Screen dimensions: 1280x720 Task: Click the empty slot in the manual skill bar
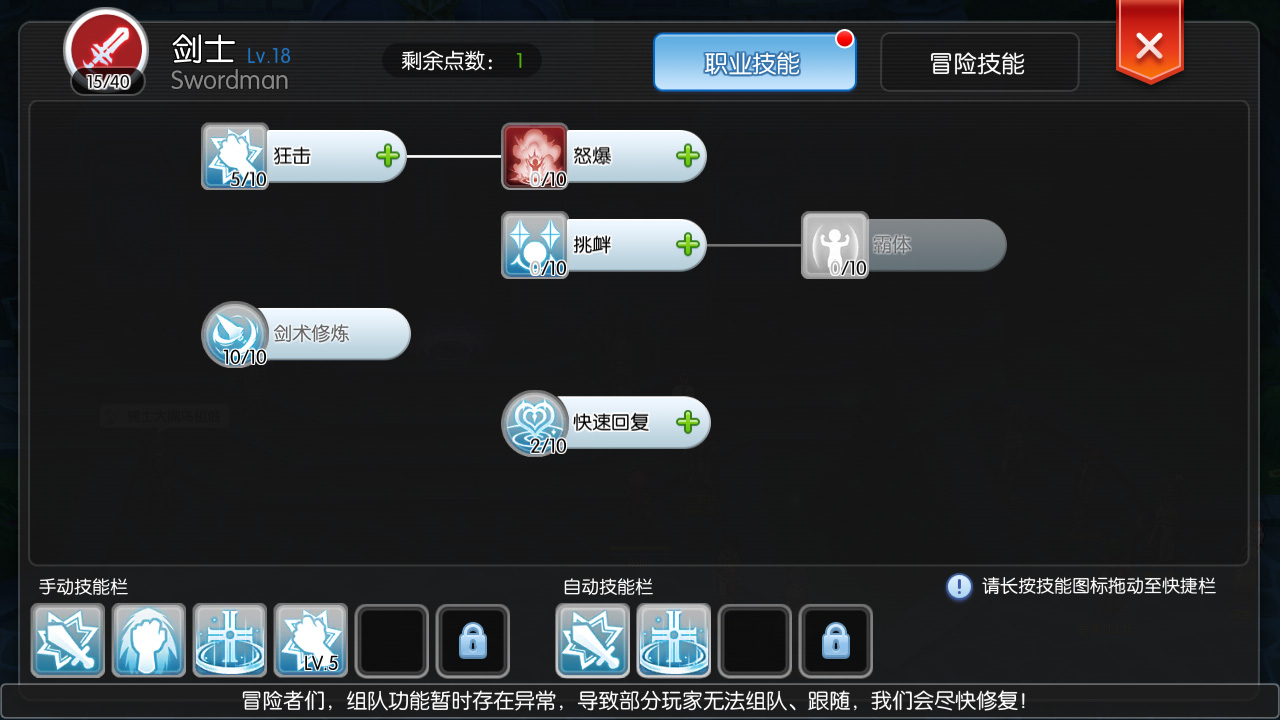pyautogui.click(x=392, y=640)
